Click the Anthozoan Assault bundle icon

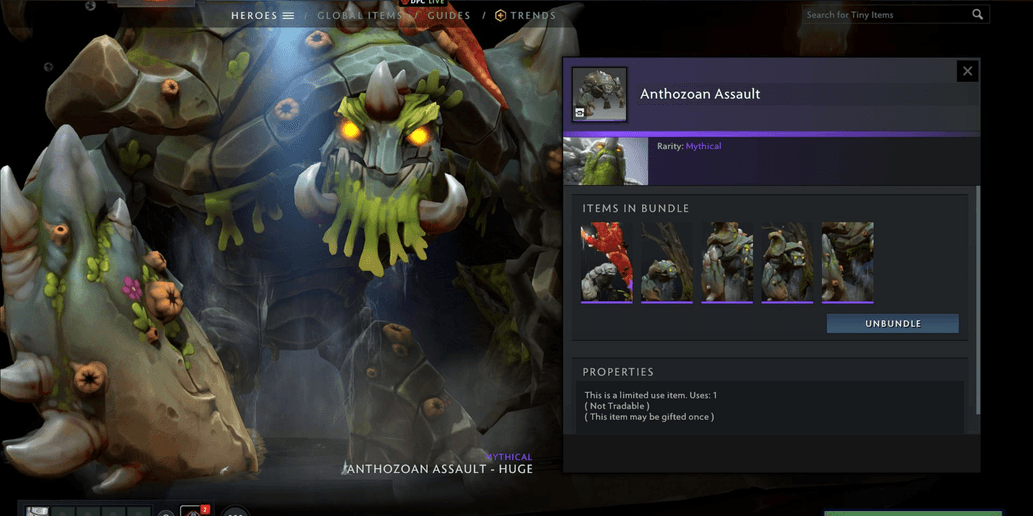click(599, 94)
